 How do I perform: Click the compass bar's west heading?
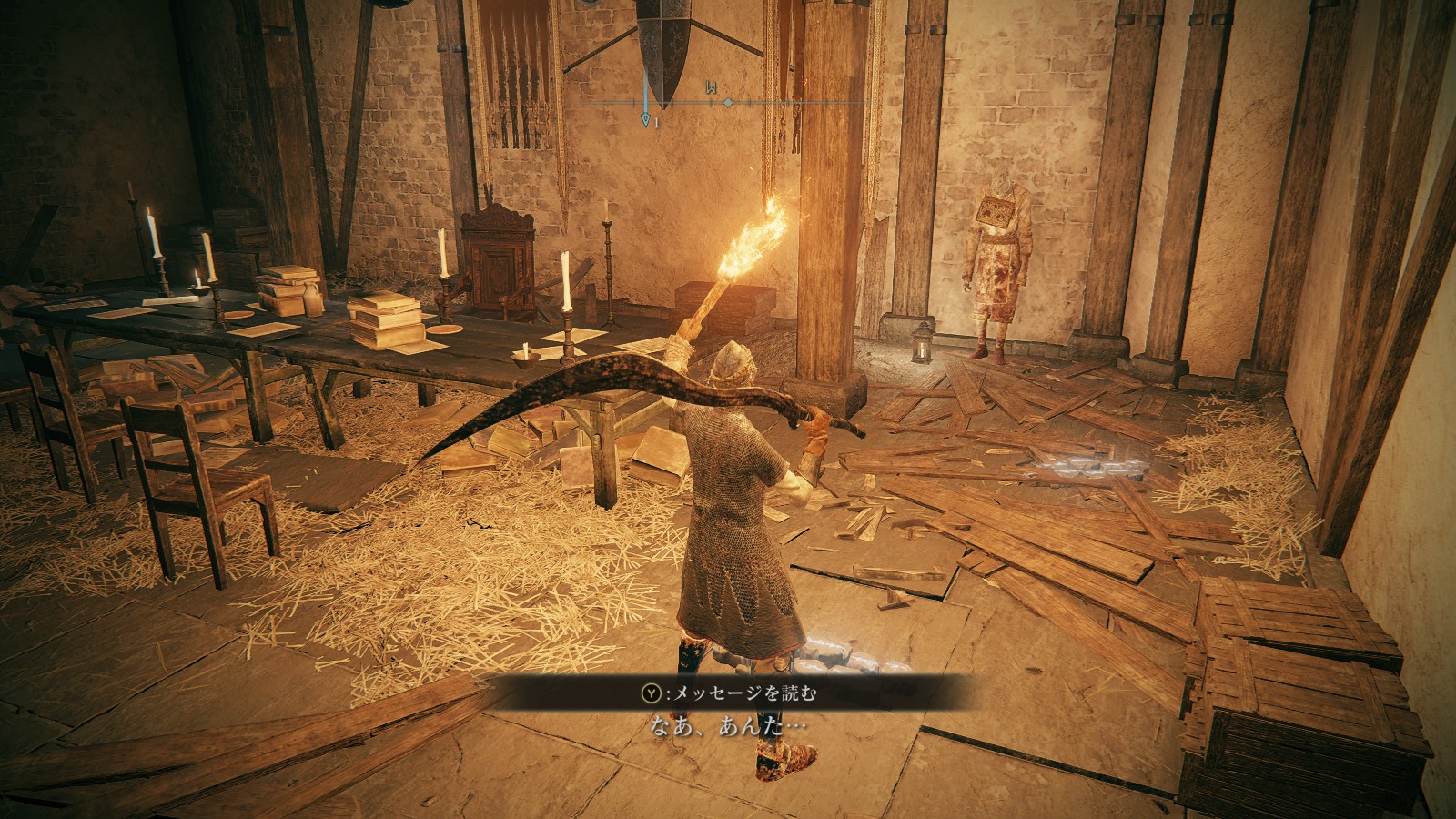[x=709, y=88]
